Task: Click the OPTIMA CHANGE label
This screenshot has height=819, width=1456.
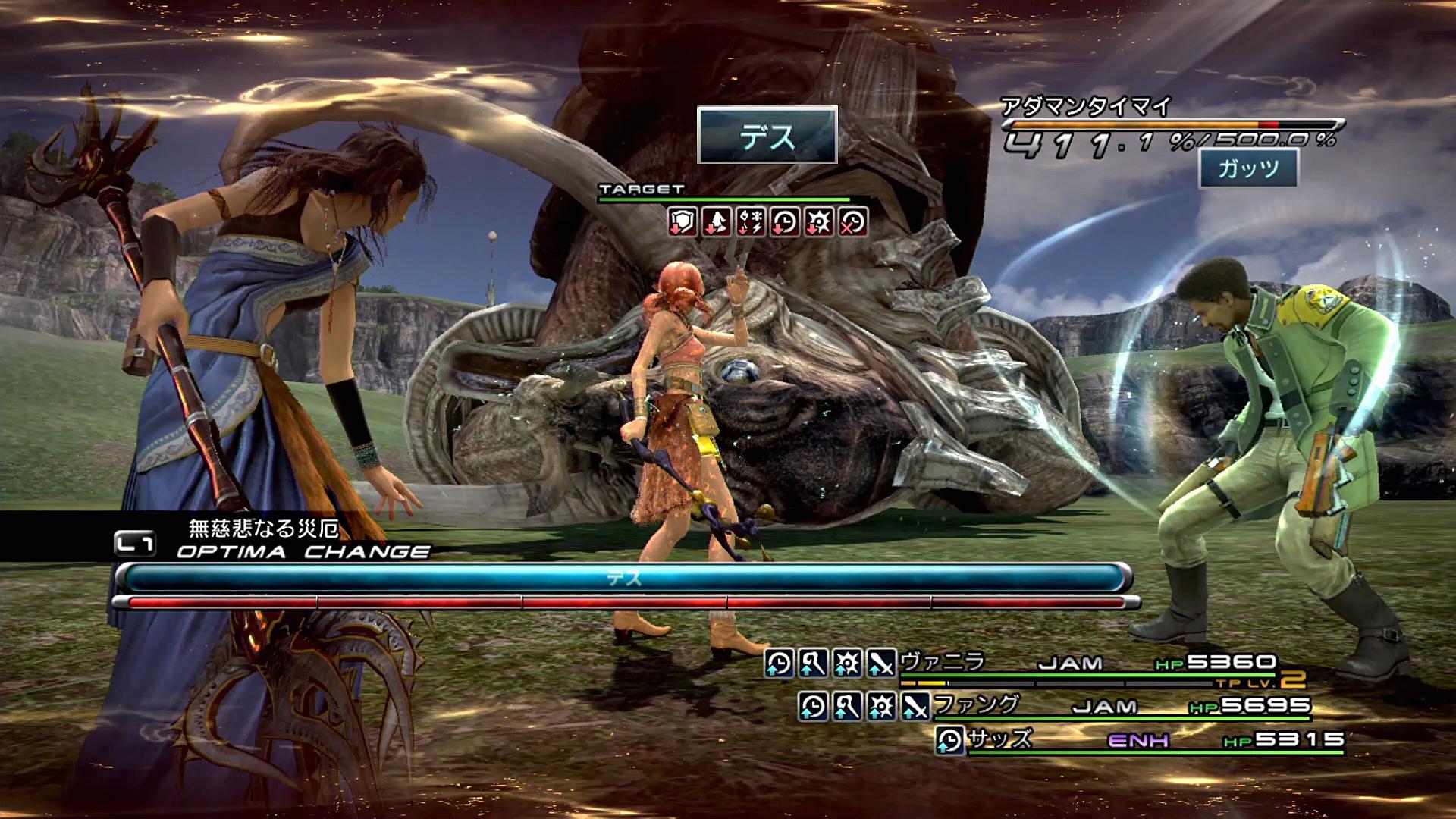Action: pyautogui.click(x=303, y=552)
